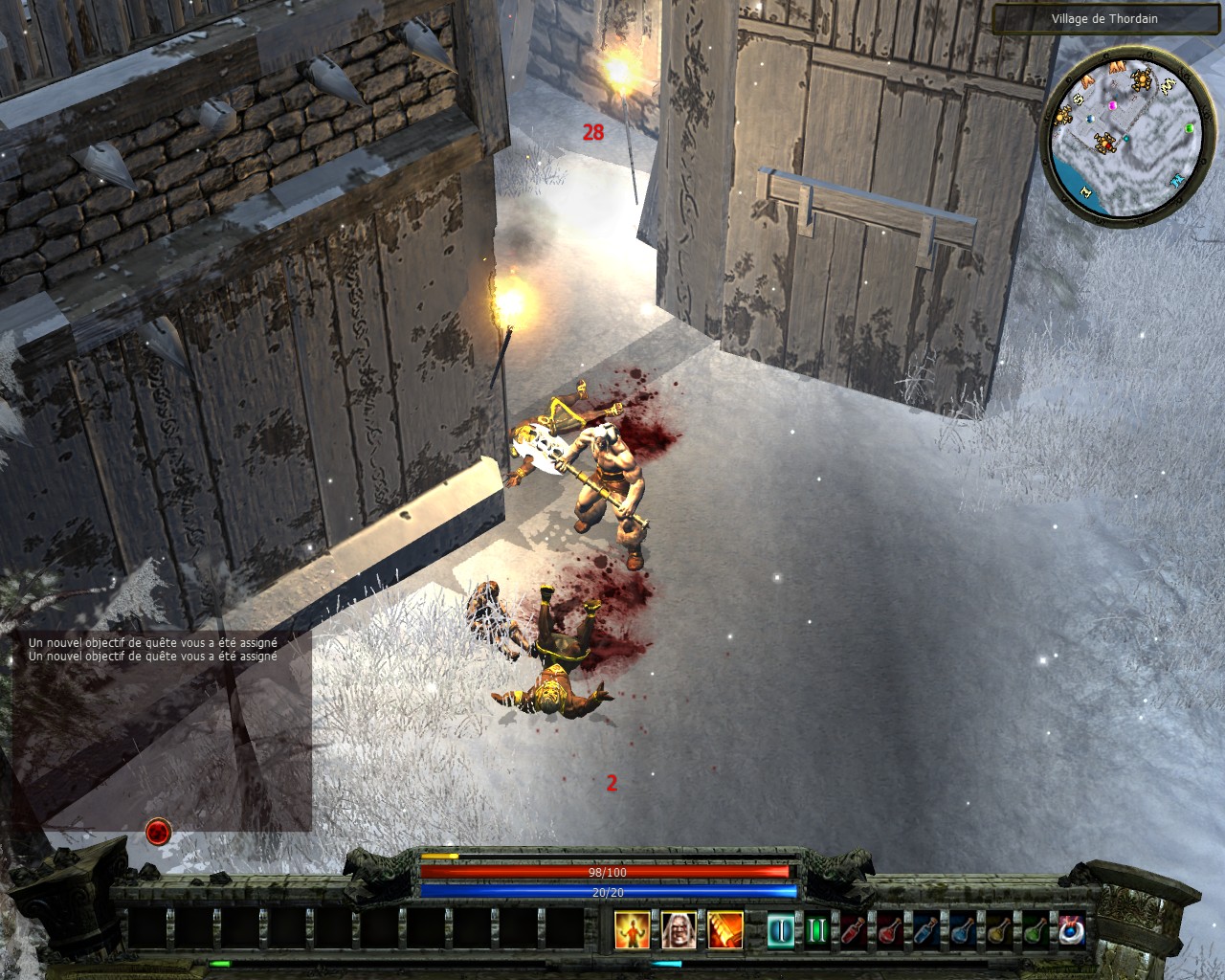Use the orange blade strike skill
Image resolution: width=1225 pixels, height=980 pixels.
(x=724, y=929)
